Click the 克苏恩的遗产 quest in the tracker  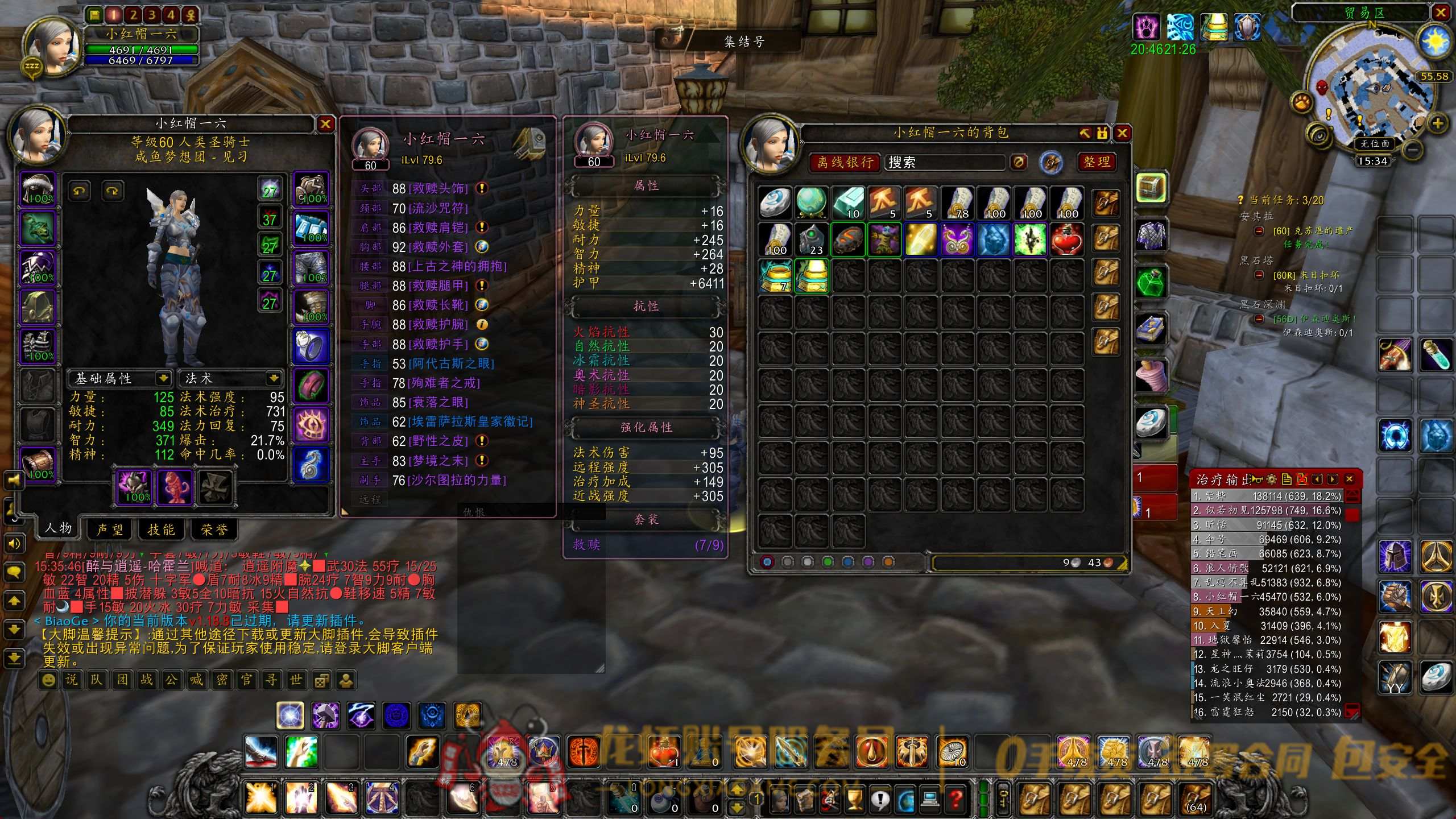(1313, 231)
